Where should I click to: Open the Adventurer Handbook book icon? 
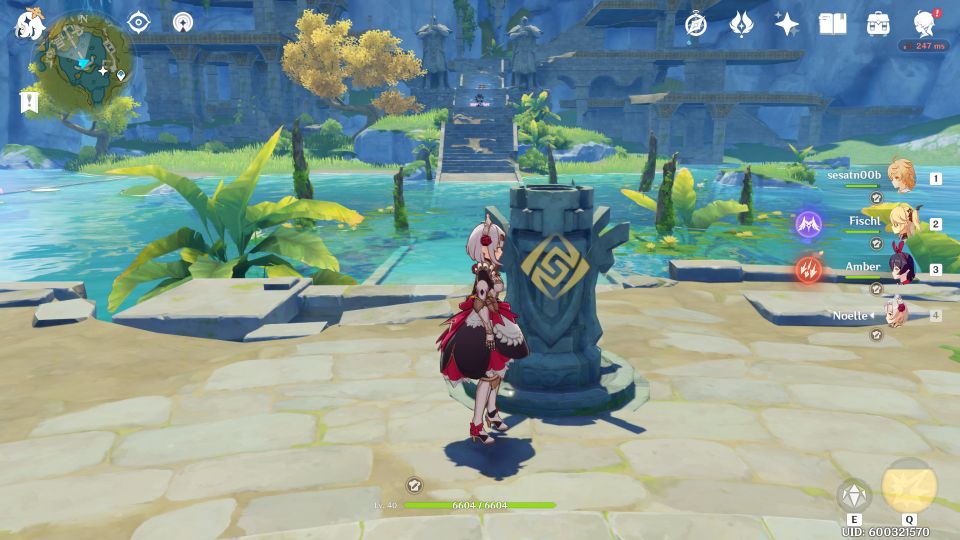click(832, 24)
